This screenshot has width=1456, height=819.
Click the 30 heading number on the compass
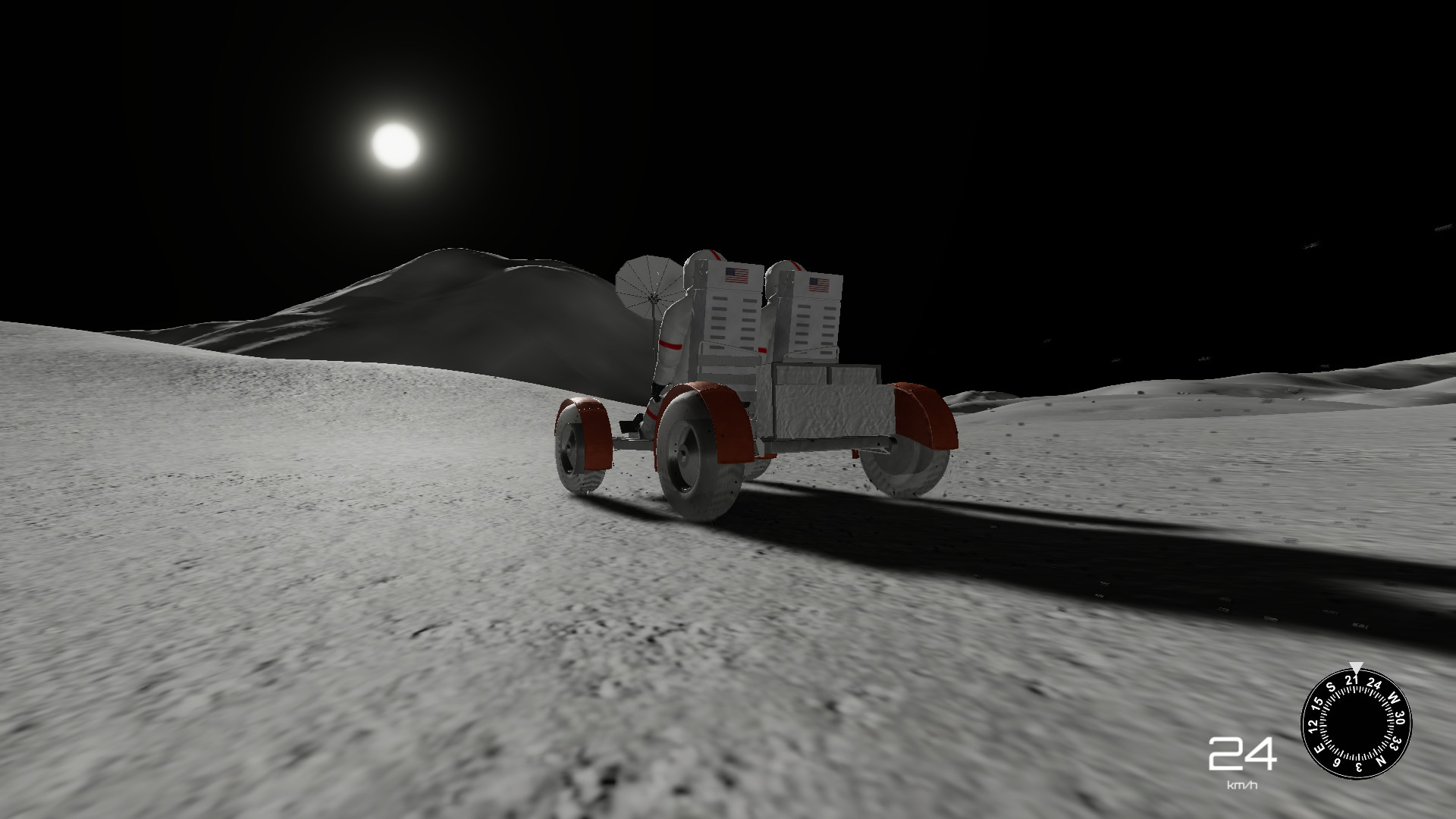[1400, 718]
